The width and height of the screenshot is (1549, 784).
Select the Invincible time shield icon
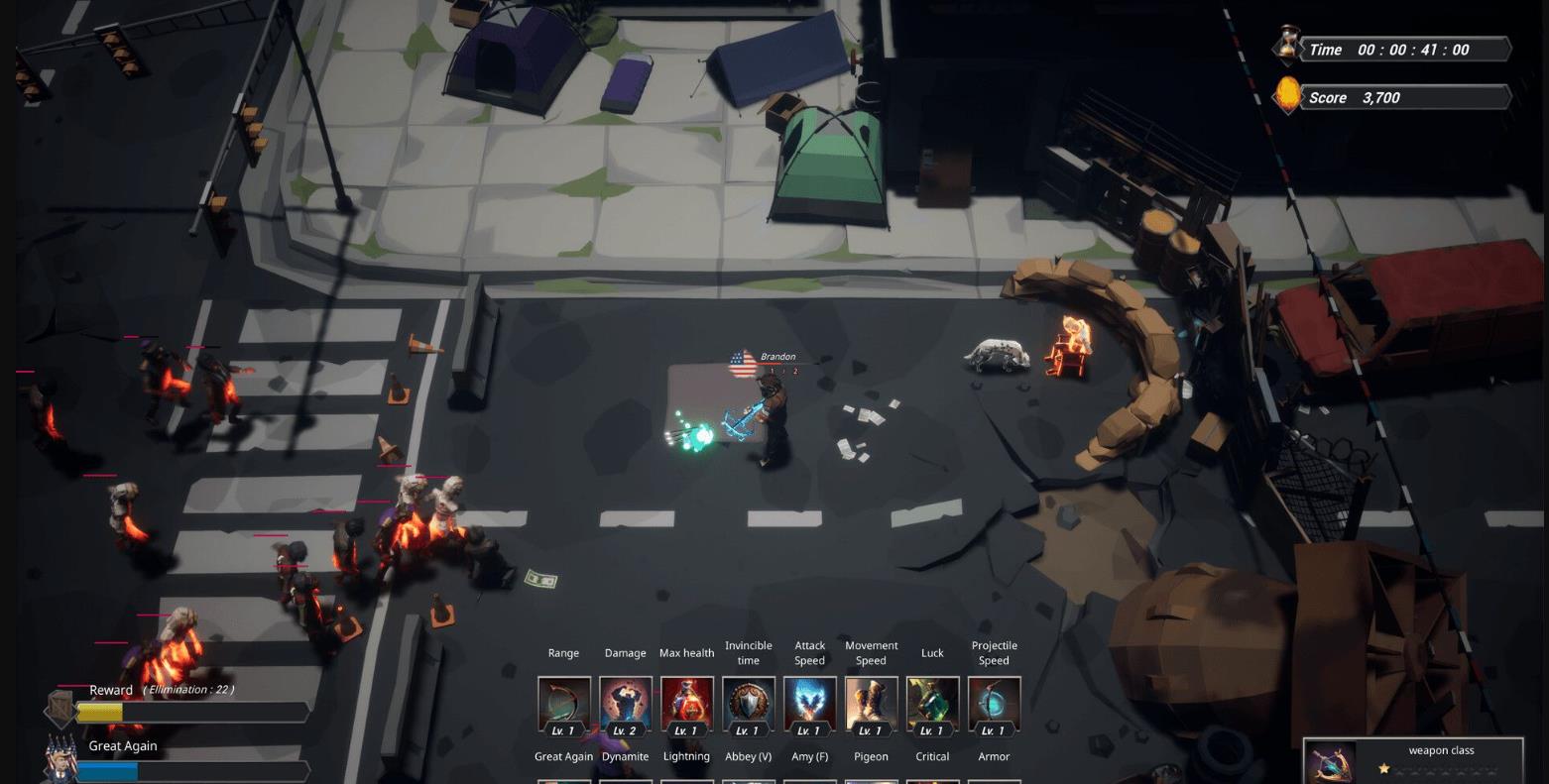pyautogui.click(x=748, y=705)
